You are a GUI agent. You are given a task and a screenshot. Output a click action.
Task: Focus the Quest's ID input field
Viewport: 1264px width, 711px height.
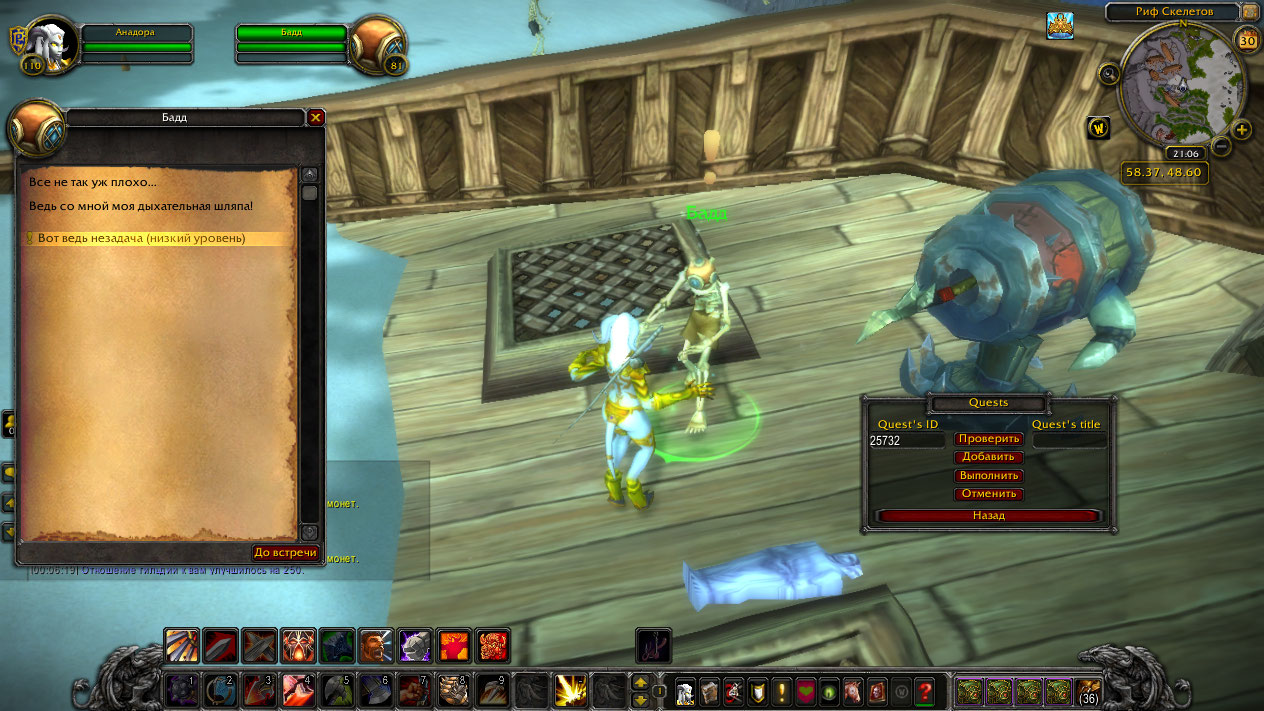point(906,440)
